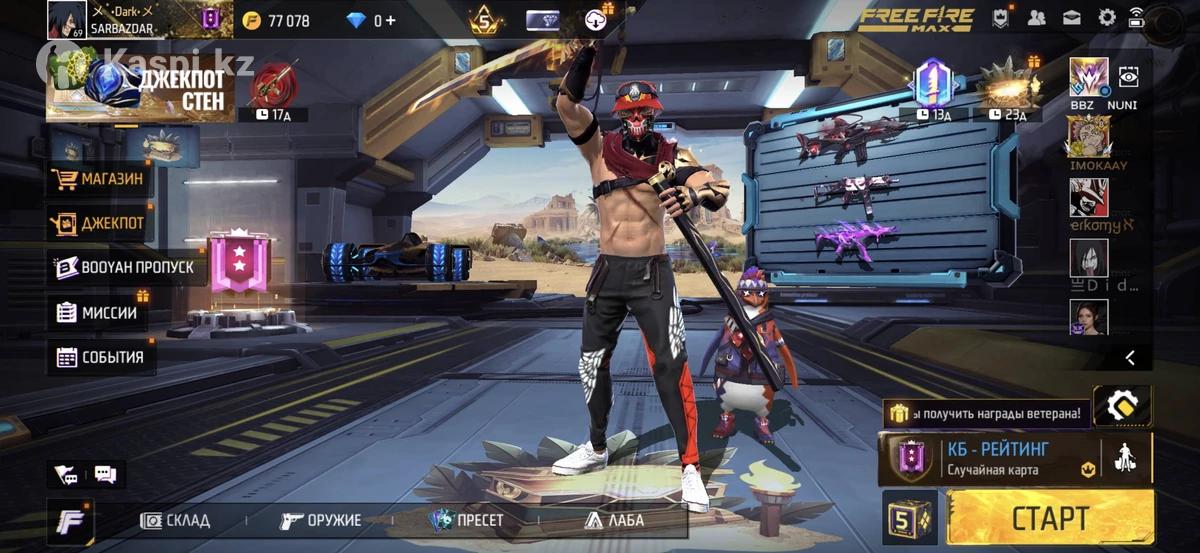Open the settings gear icon
1200x553 pixels.
tap(1107, 18)
